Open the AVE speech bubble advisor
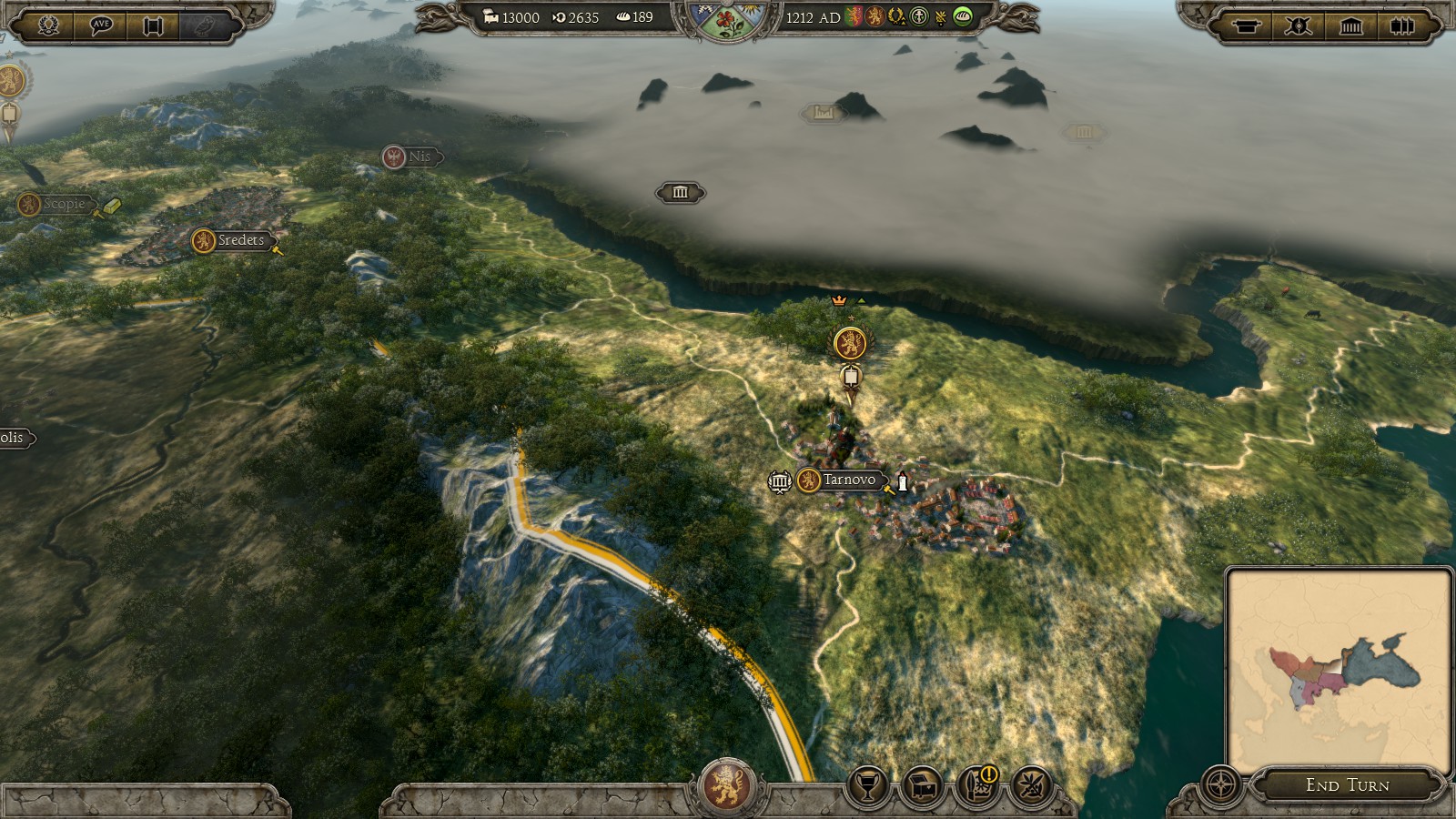 click(x=101, y=25)
